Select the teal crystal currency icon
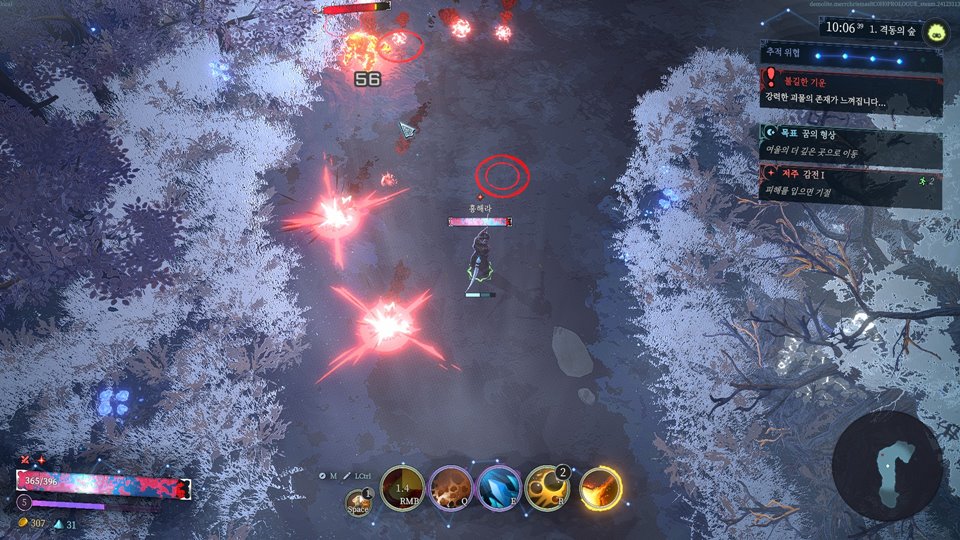960x540 pixels. 58,523
